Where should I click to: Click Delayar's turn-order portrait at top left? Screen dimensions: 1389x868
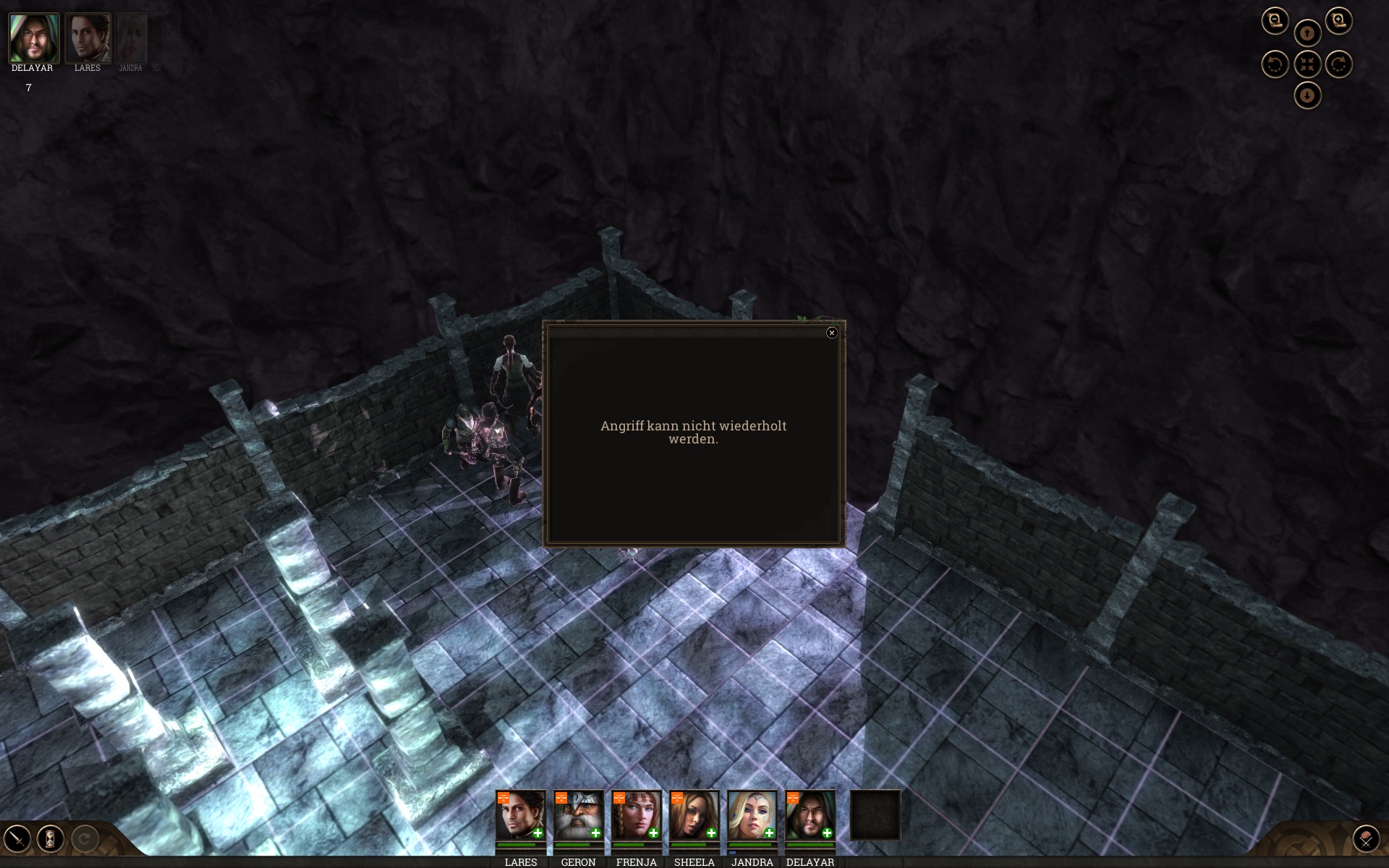point(33,38)
